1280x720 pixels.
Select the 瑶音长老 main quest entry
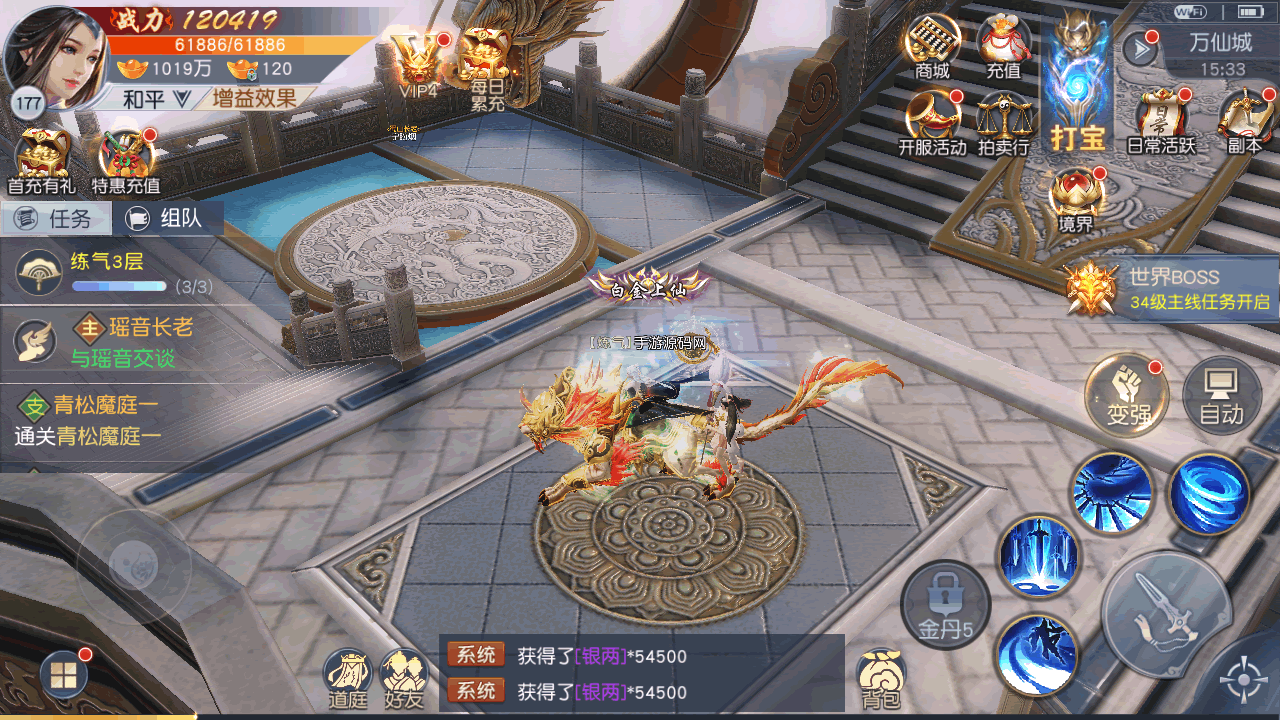coord(110,341)
